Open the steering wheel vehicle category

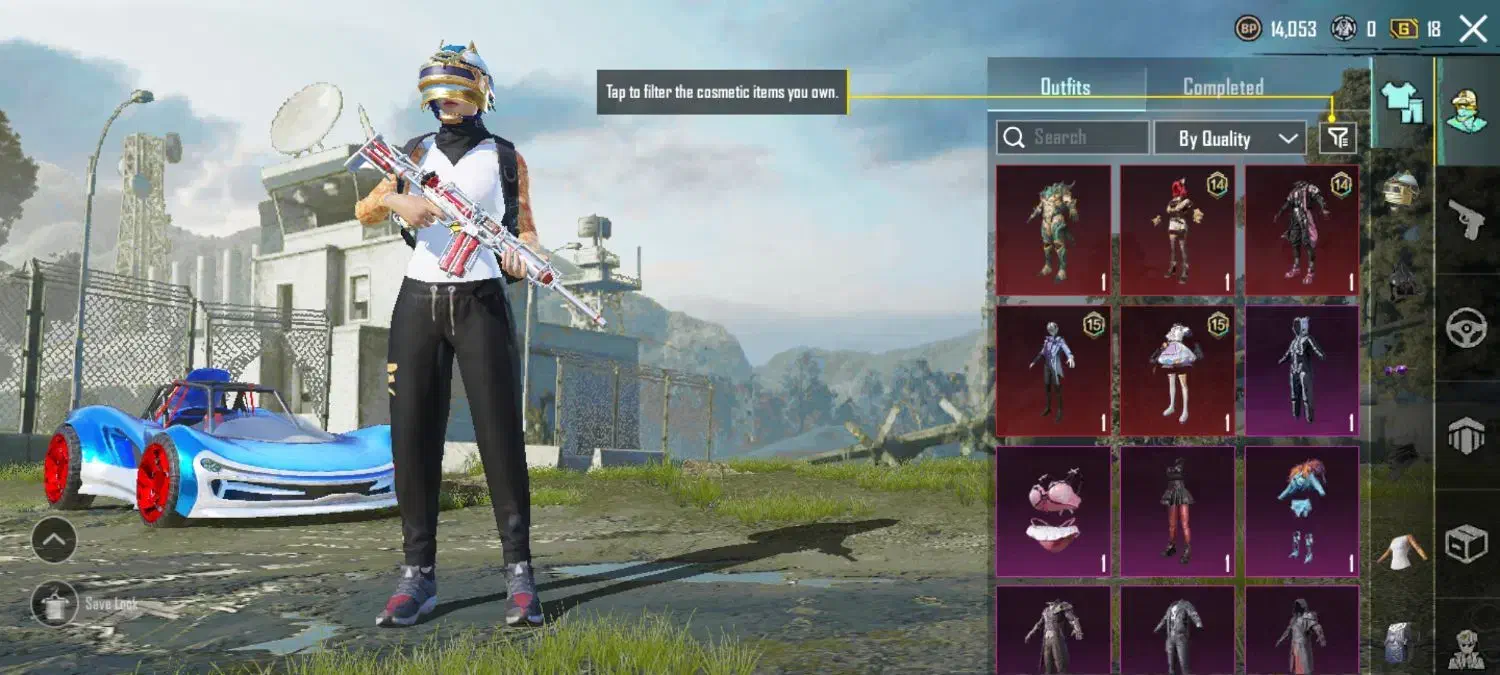(1467, 327)
